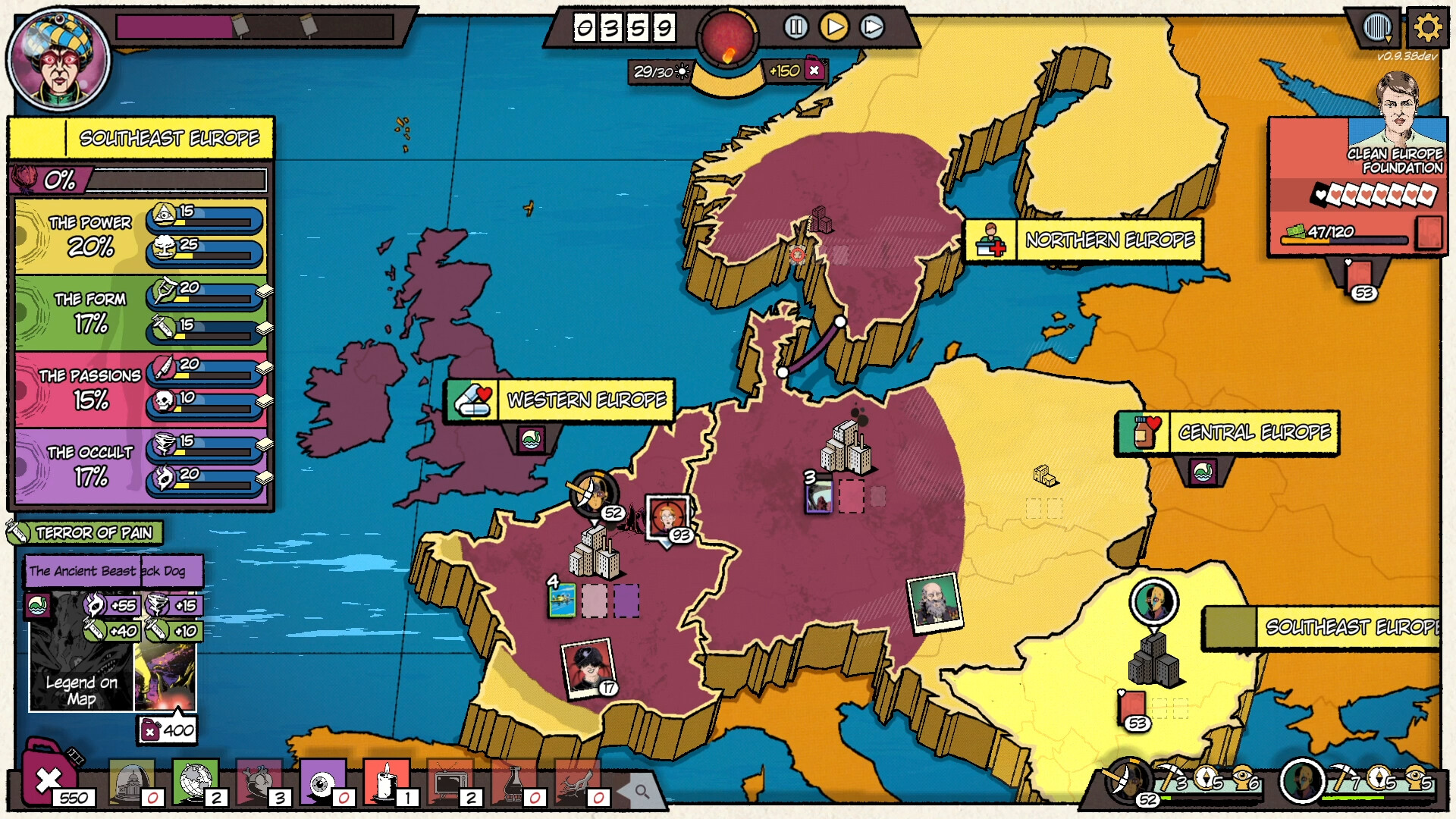Click the 400 cost button under the card
The height and width of the screenshot is (819, 1456).
coord(166,732)
